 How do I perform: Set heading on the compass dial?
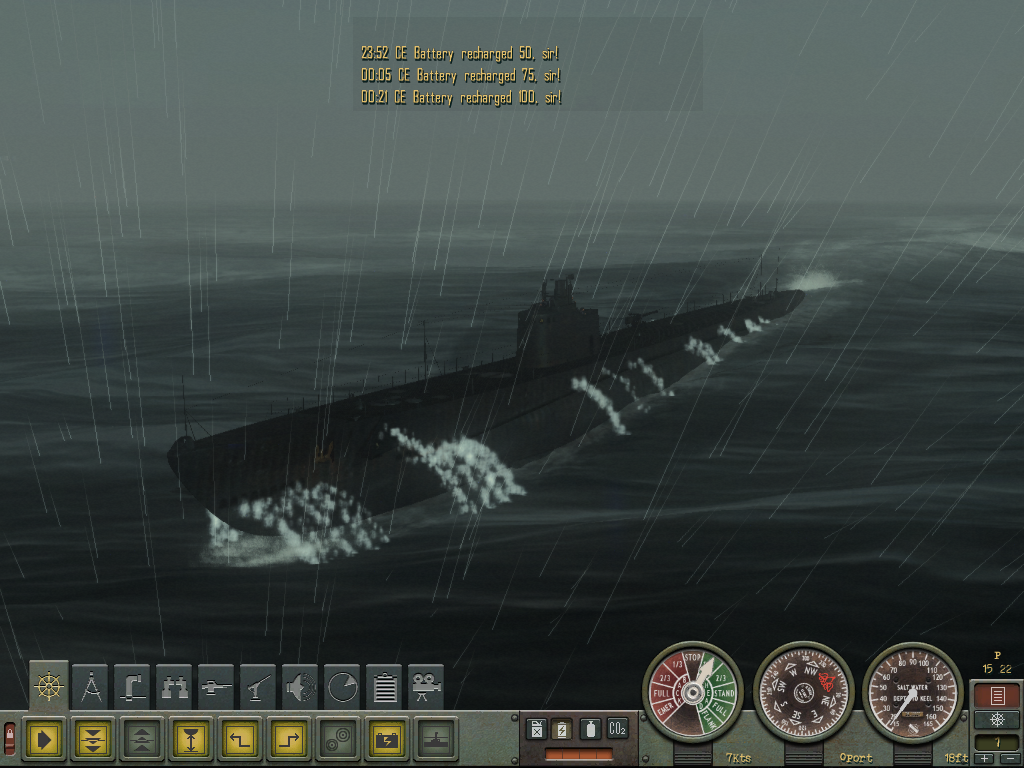803,691
